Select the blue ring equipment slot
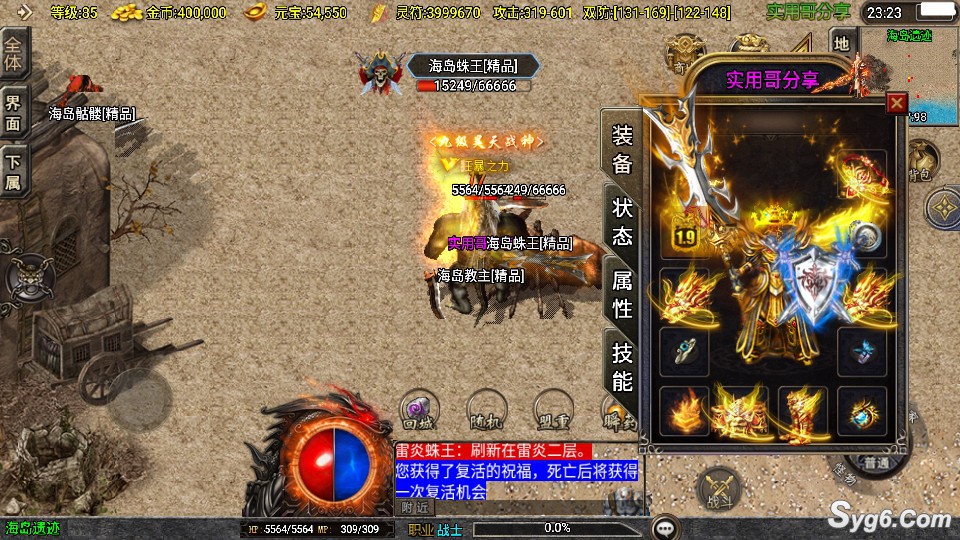The width and height of the screenshot is (960, 540). tap(684, 349)
